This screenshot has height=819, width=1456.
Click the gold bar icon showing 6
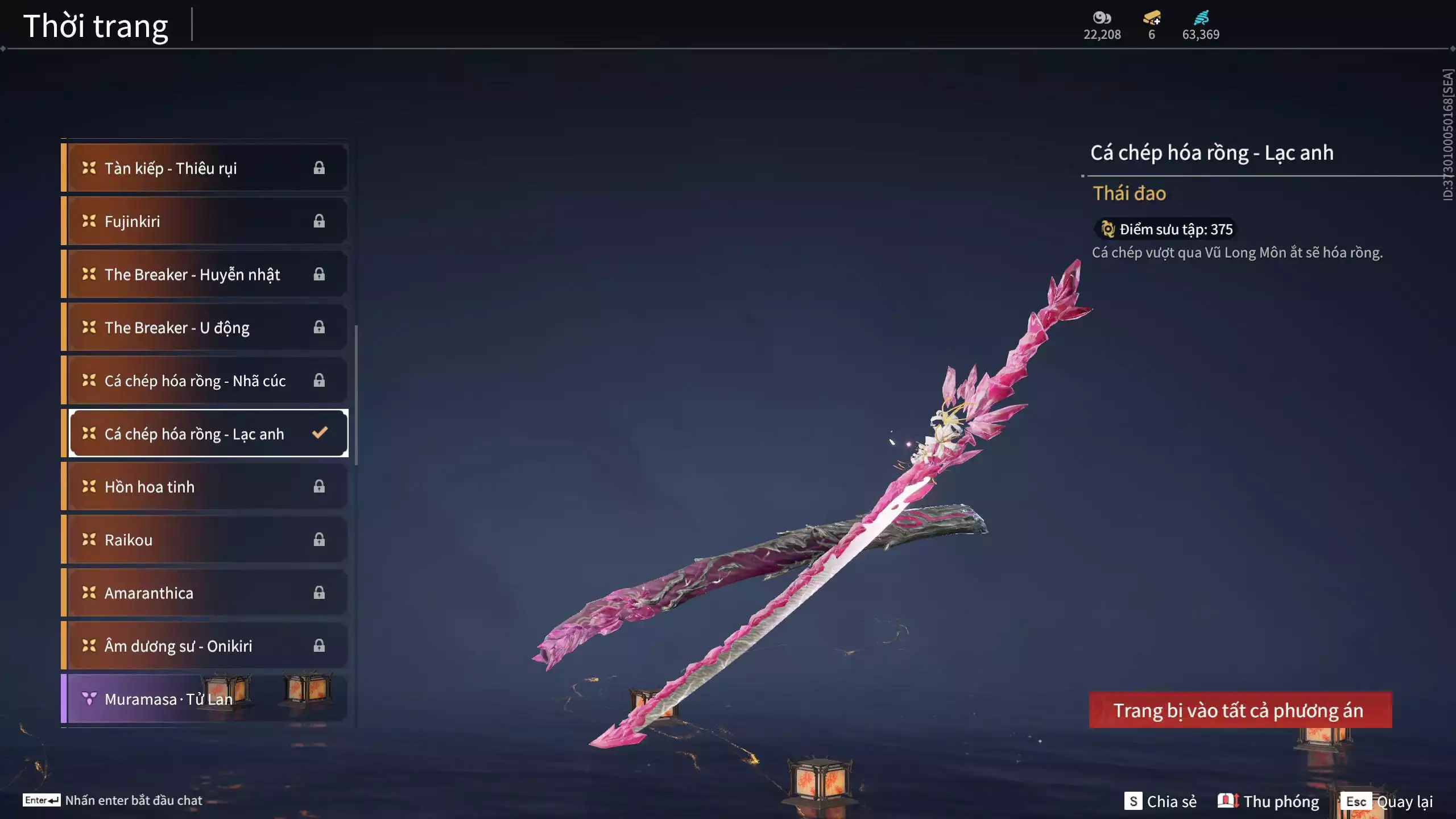1150,18
